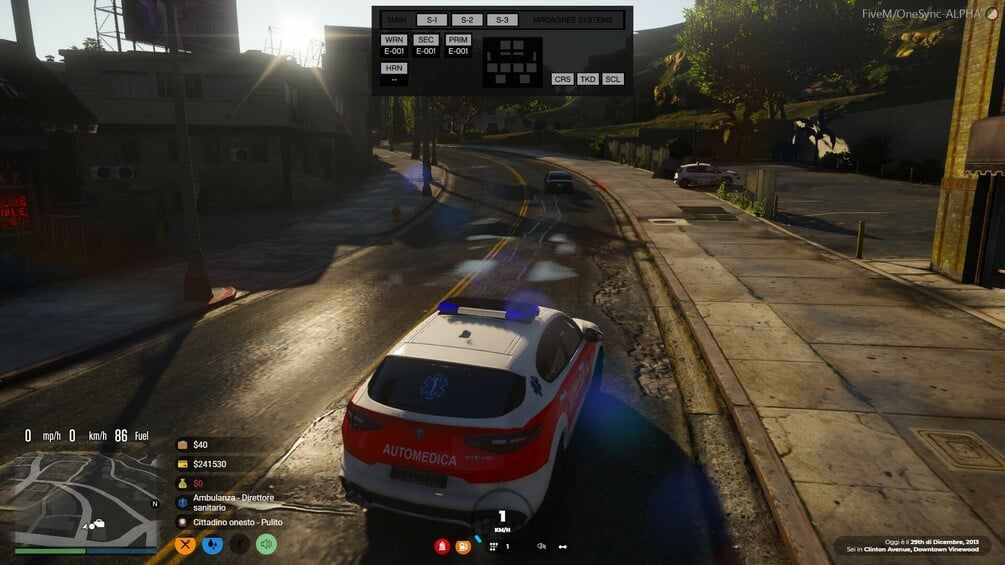Click the green voice speaker icon
The image size is (1005, 565).
(x=266, y=545)
